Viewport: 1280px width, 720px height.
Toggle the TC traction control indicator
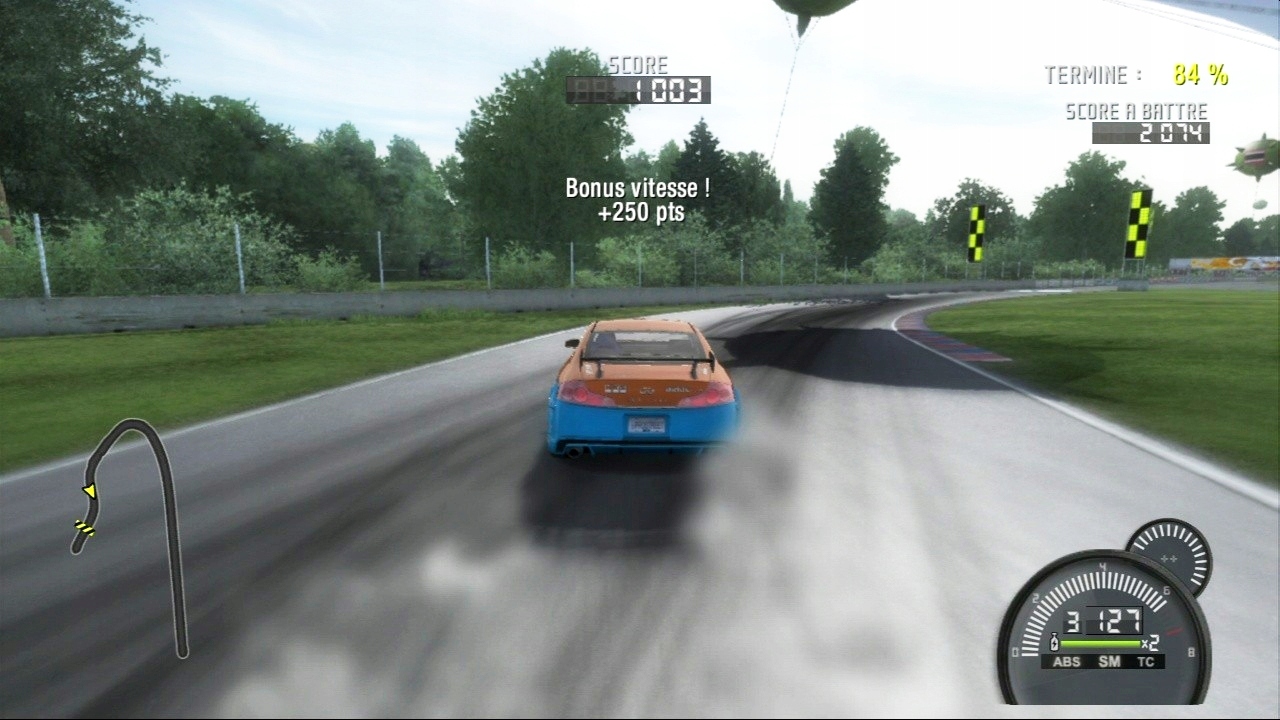tap(1147, 661)
